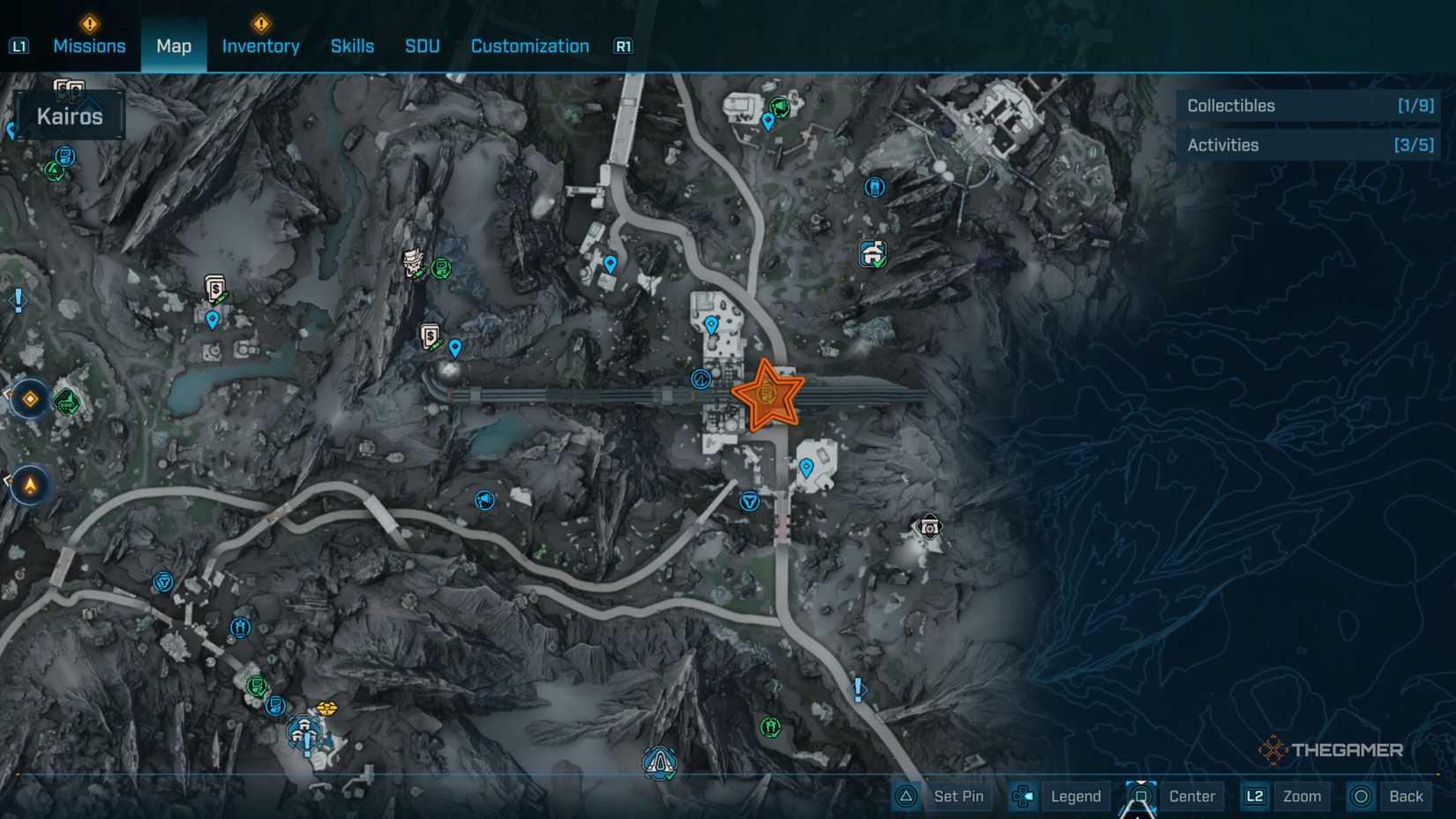The width and height of the screenshot is (1456, 819).
Task: Click the Kairos map title
Action: coord(69,115)
